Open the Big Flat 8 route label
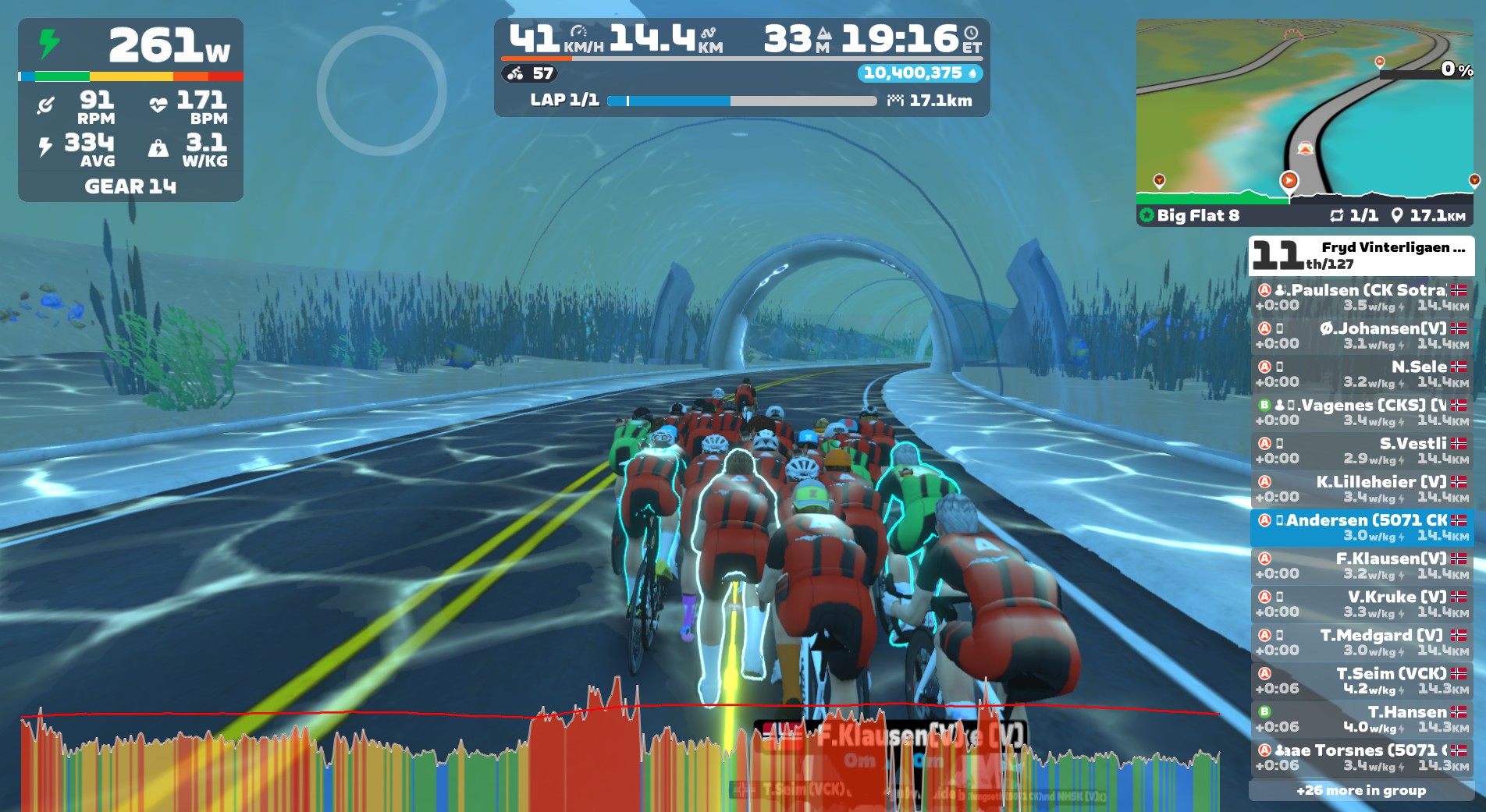Screen dimensions: 1486x812 [1197, 215]
